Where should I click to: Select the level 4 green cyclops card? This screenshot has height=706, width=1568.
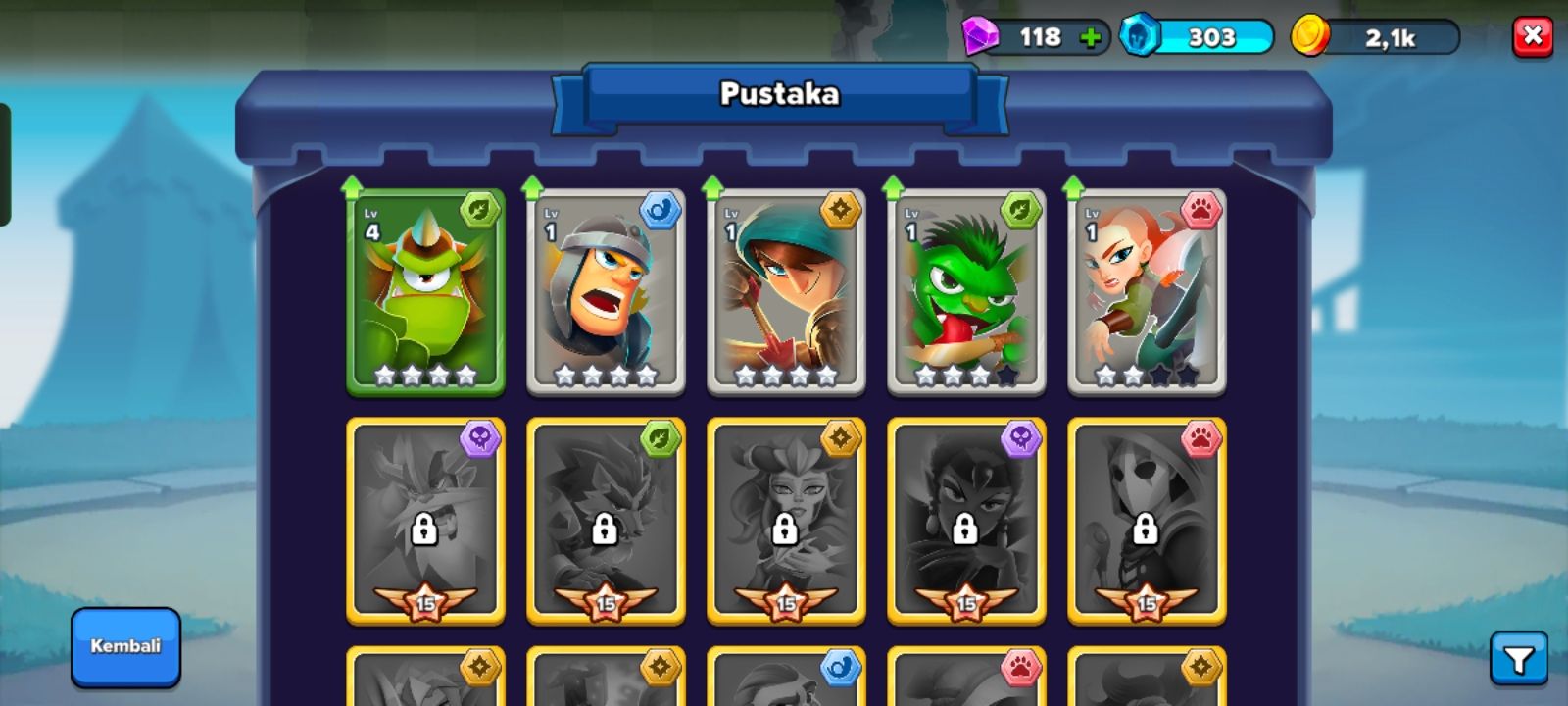click(x=425, y=292)
